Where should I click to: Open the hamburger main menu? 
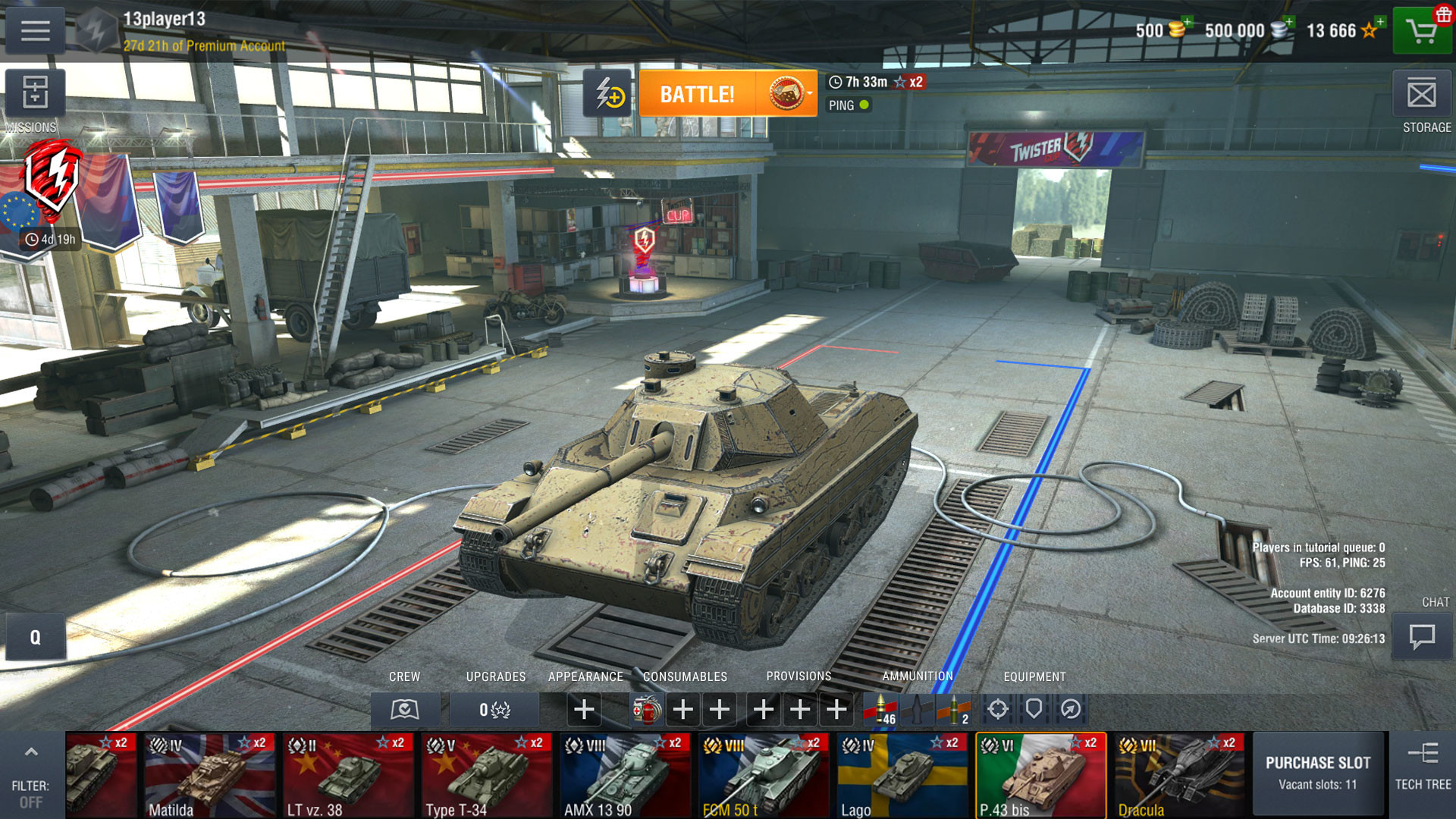[35, 31]
